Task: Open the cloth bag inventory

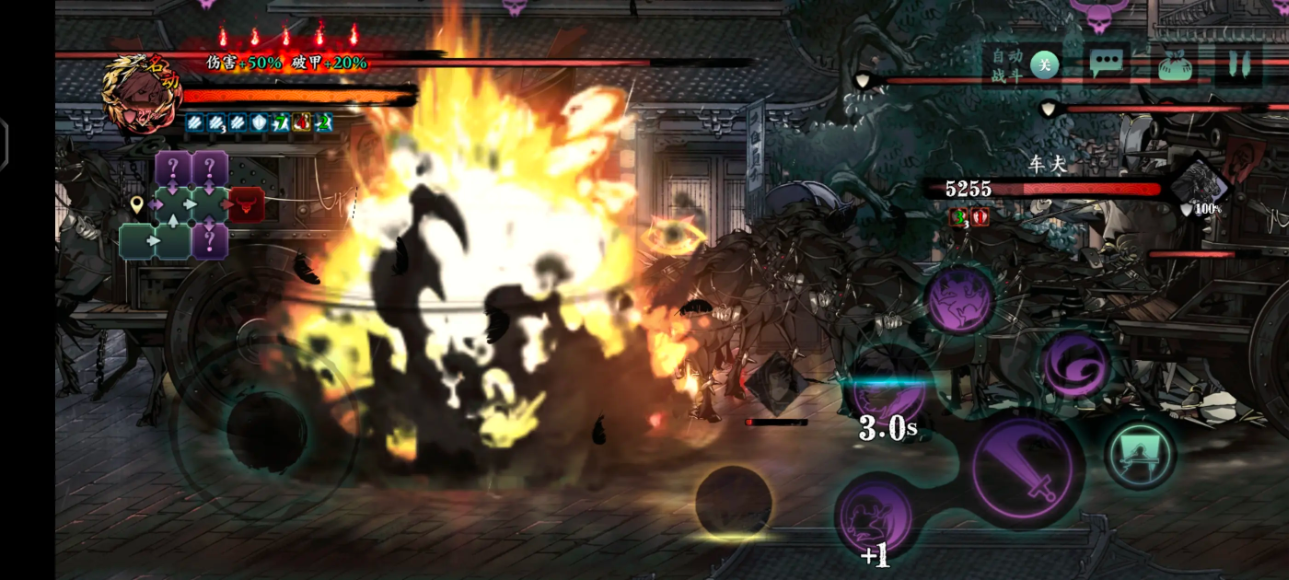Action: click(x=1172, y=66)
